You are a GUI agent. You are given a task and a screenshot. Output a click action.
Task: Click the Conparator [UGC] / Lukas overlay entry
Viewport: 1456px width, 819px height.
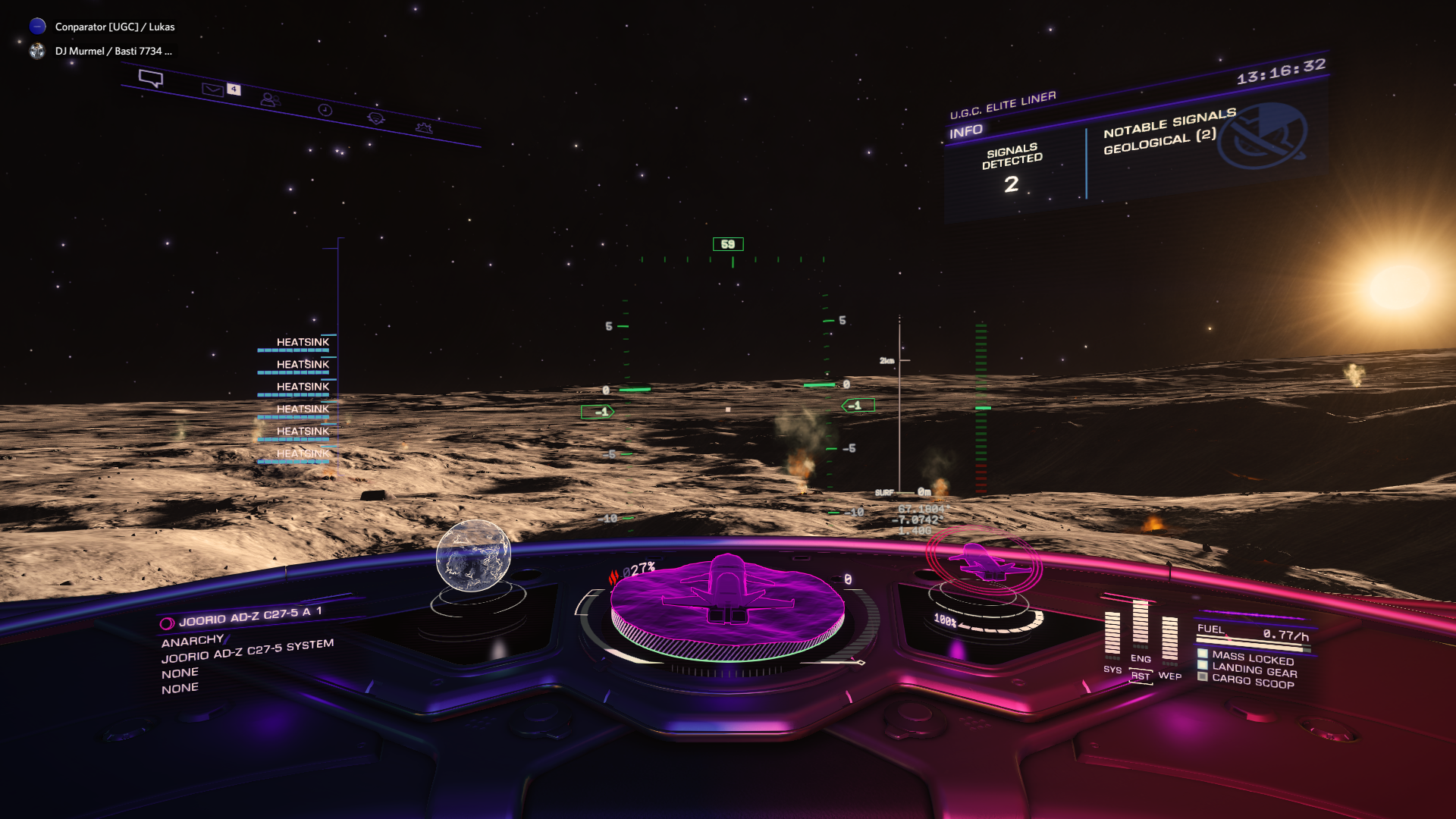(x=114, y=27)
